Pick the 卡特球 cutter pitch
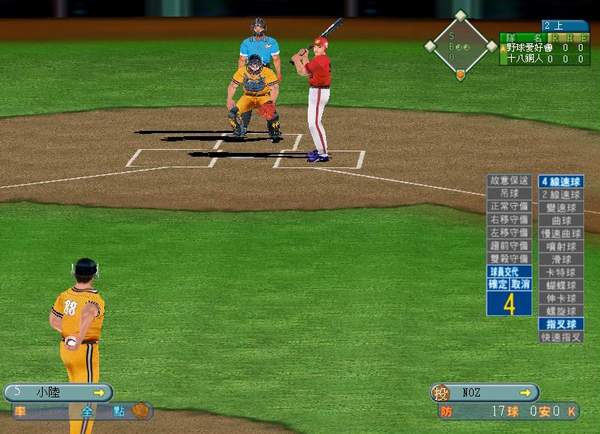 click(561, 272)
